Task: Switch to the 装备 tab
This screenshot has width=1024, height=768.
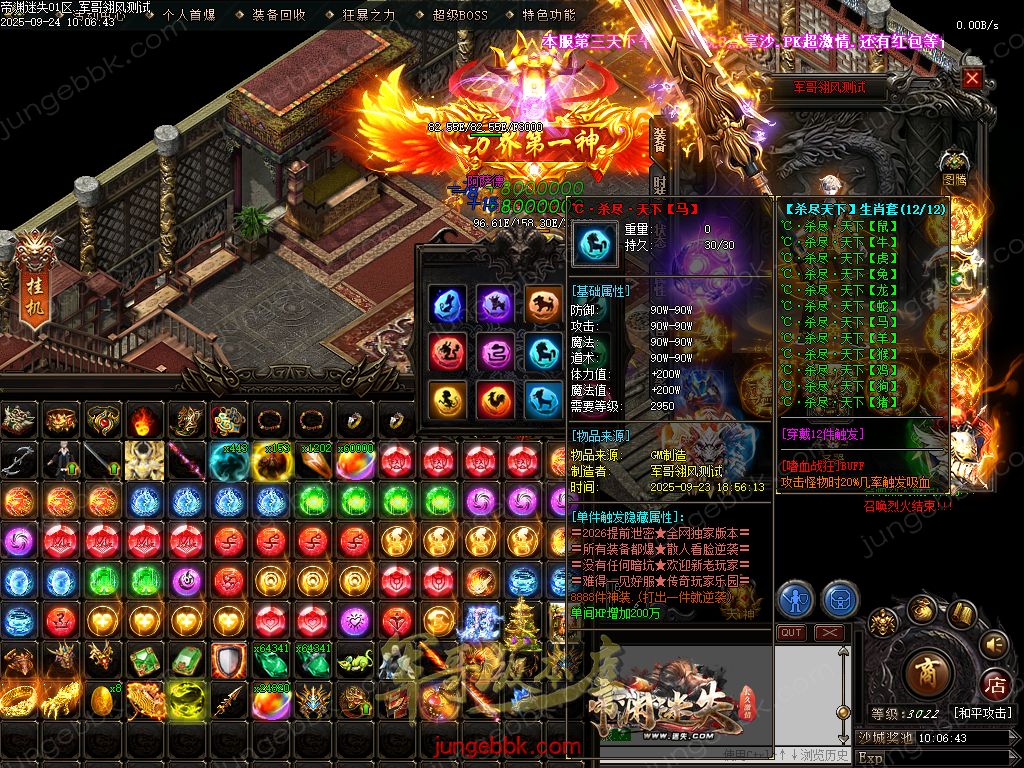Action: pos(659,142)
